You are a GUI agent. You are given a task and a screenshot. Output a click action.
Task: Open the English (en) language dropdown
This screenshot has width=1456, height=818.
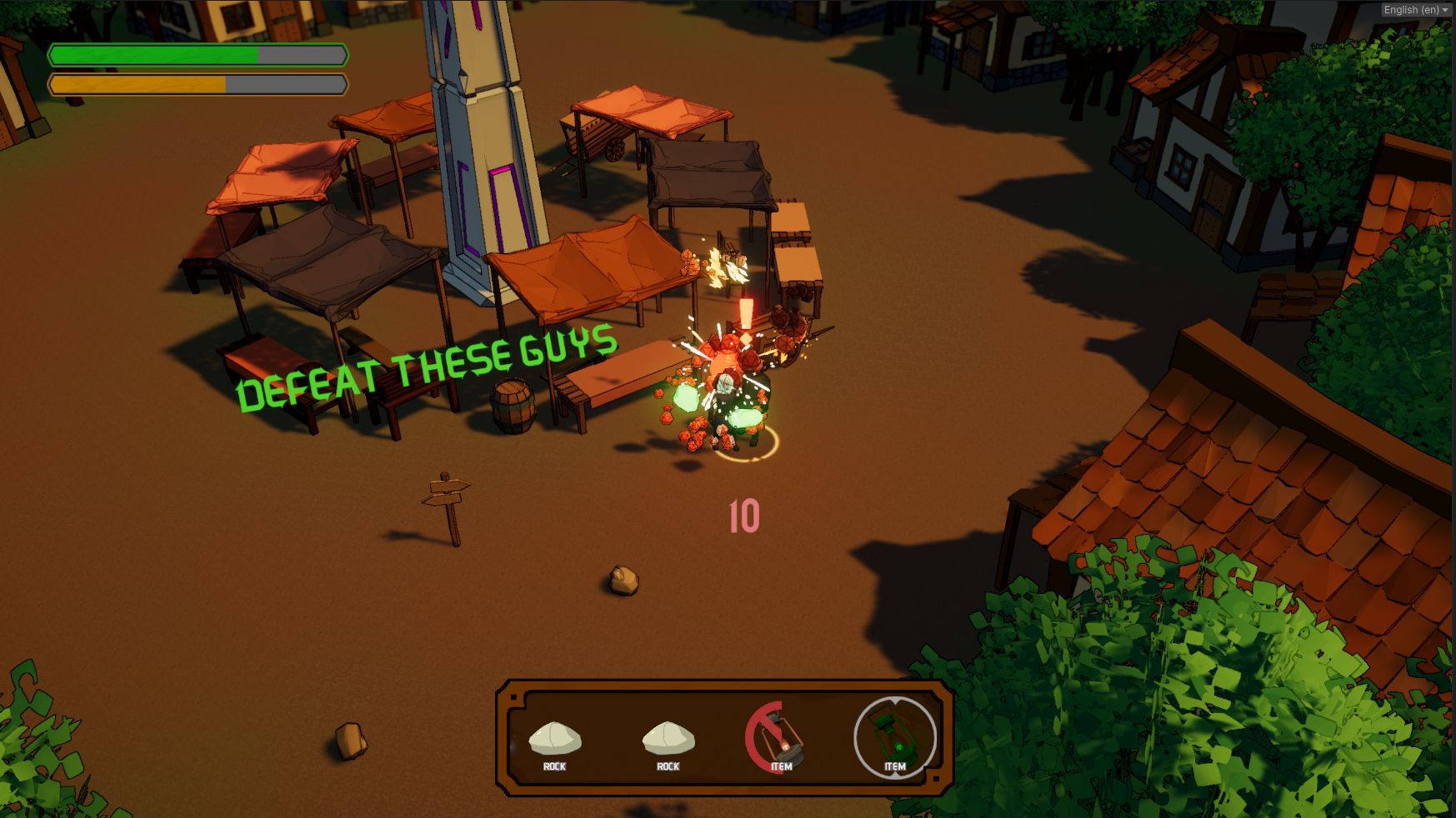tap(1415, 10)
